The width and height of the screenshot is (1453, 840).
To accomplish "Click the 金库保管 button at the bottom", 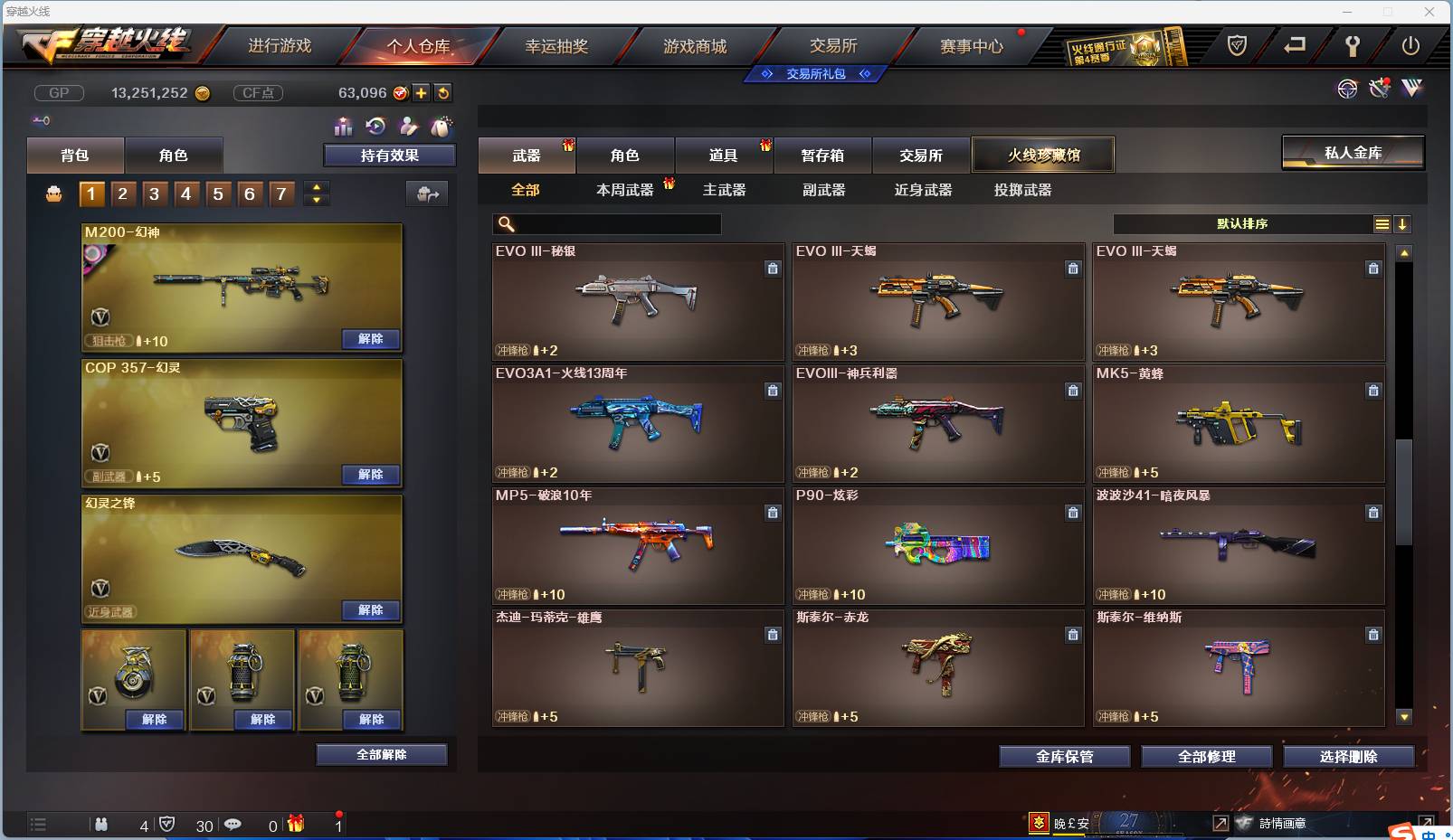I will pyautogui.click(x=1064, y=756).
